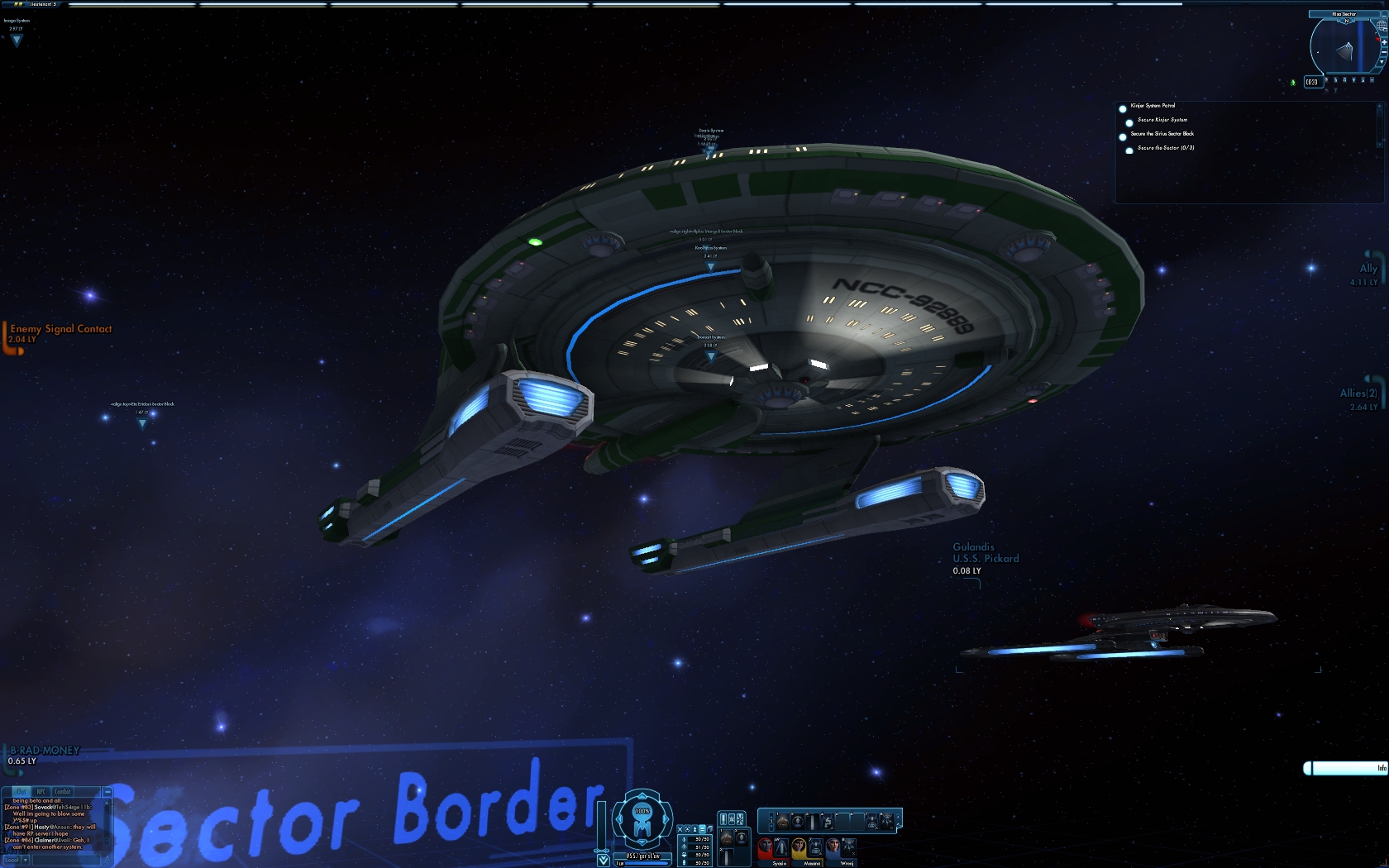This screenshot has height=868, width=1389.
Task: Click the Enemy Signal Contact marker
Action: click(x=60, y=329)
